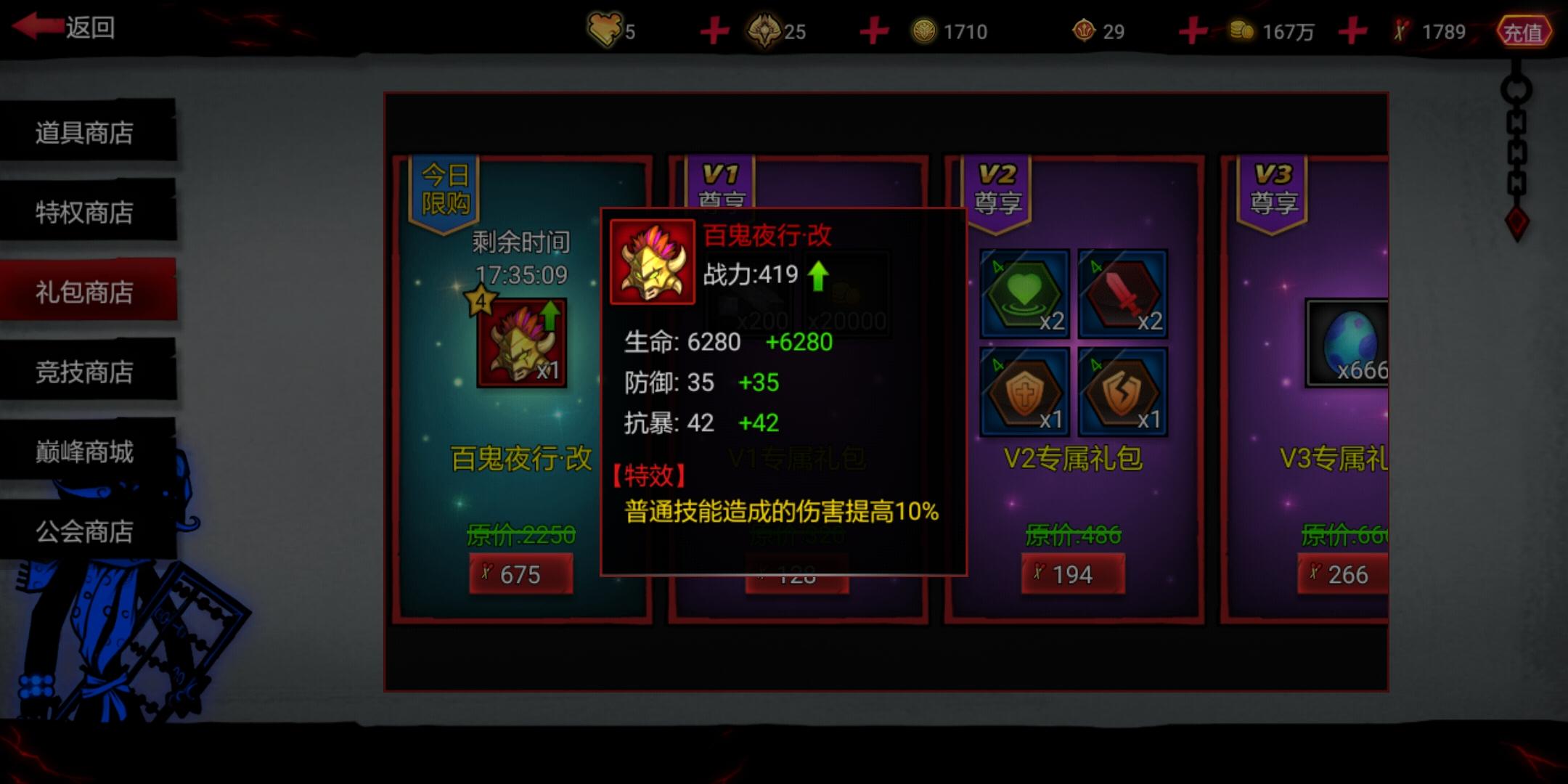Image resolution: width=1568 pixels, height=784 pixels.
Task: Tap the egg x666 thumbnail in V3 pack
Action: click(1350, 341)
